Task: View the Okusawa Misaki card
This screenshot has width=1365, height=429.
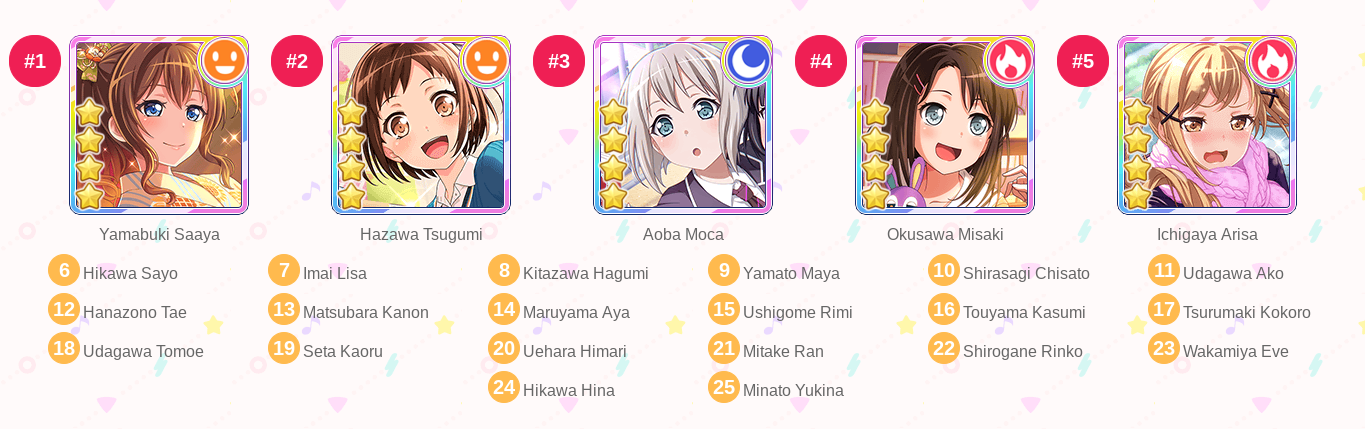Action: tap(945, 125)
